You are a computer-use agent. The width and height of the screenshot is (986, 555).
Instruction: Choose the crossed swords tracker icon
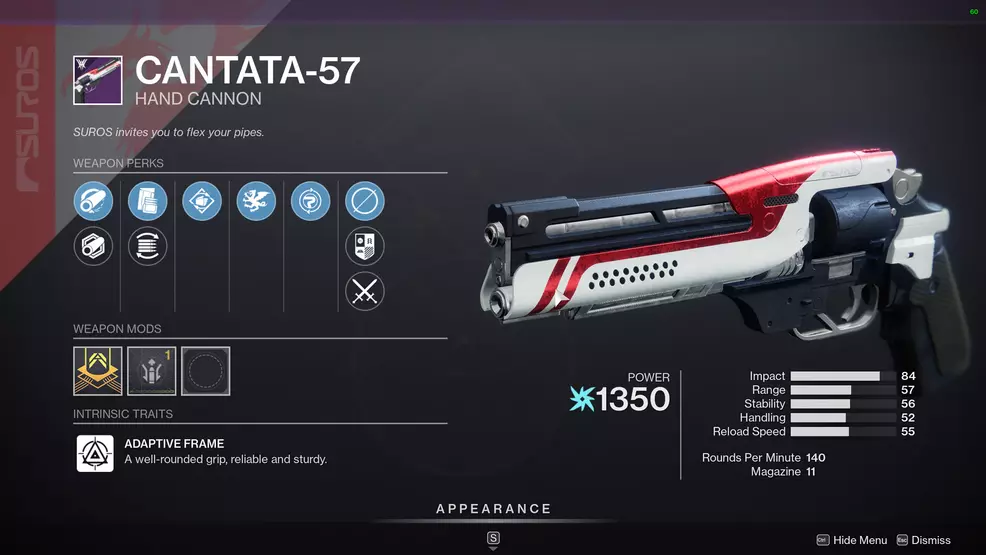coord(365,292)
